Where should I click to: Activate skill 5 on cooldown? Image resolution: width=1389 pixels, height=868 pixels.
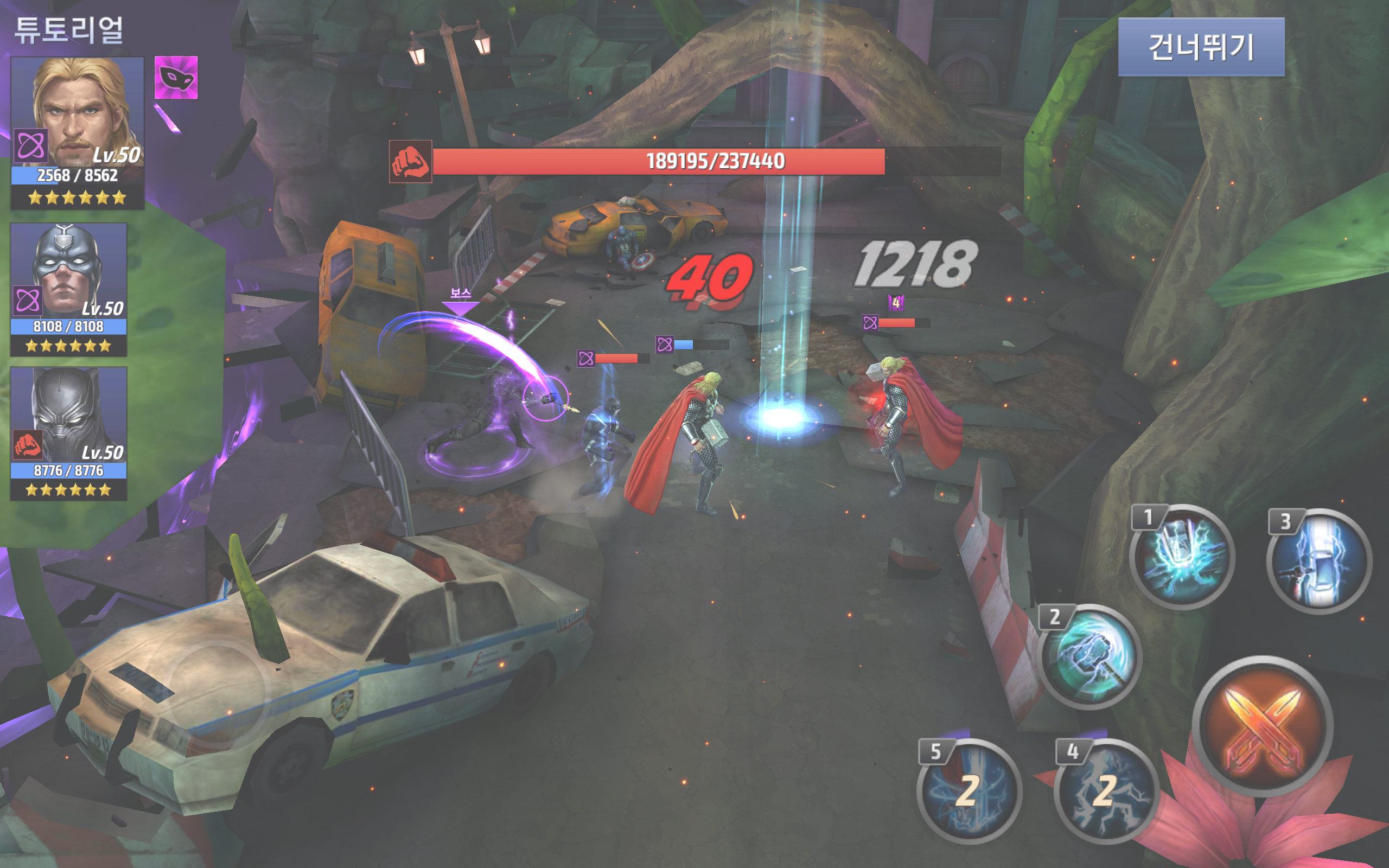[969, 791]
